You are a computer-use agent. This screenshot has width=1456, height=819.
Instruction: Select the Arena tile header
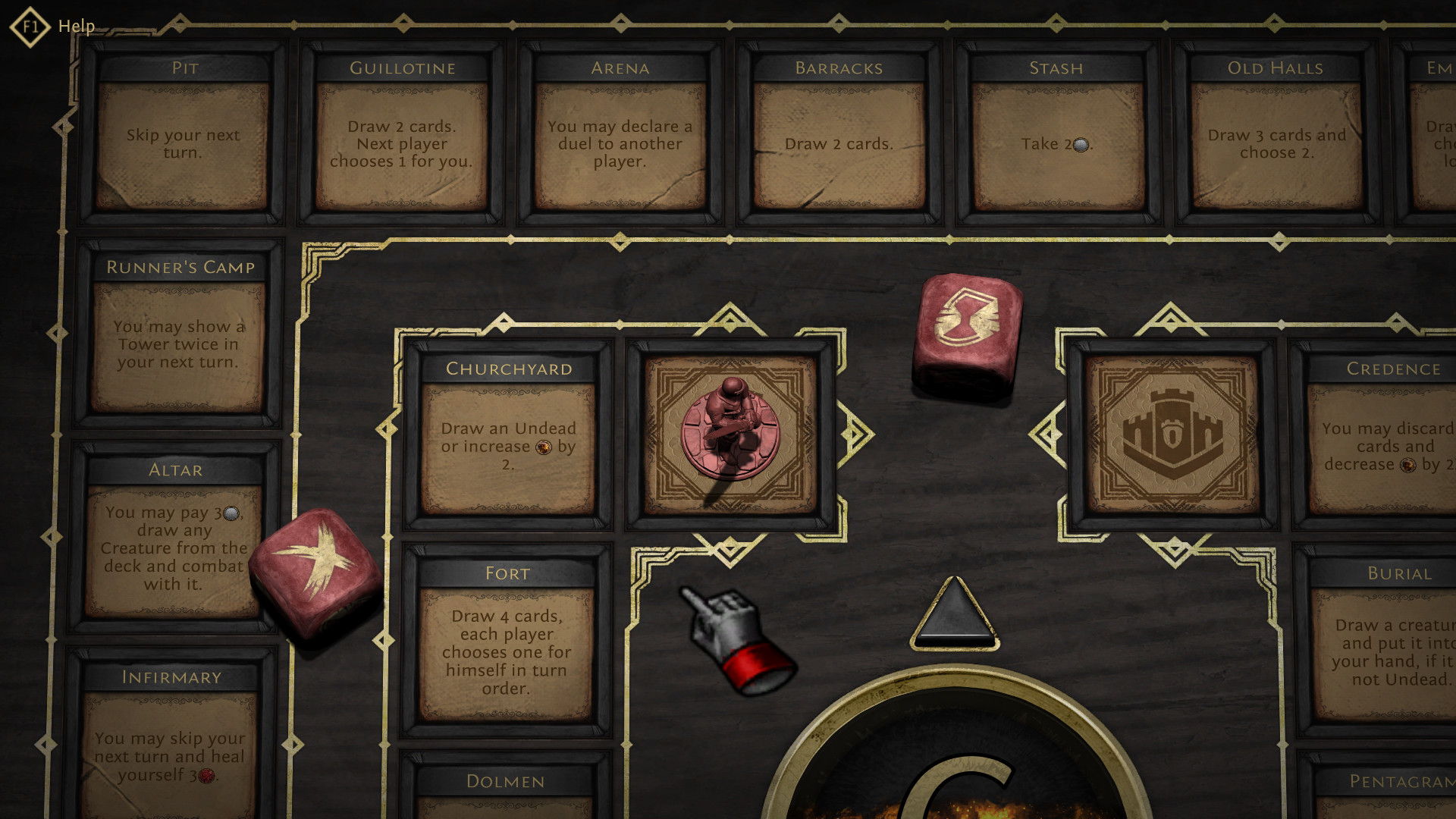tap(620, 67)
